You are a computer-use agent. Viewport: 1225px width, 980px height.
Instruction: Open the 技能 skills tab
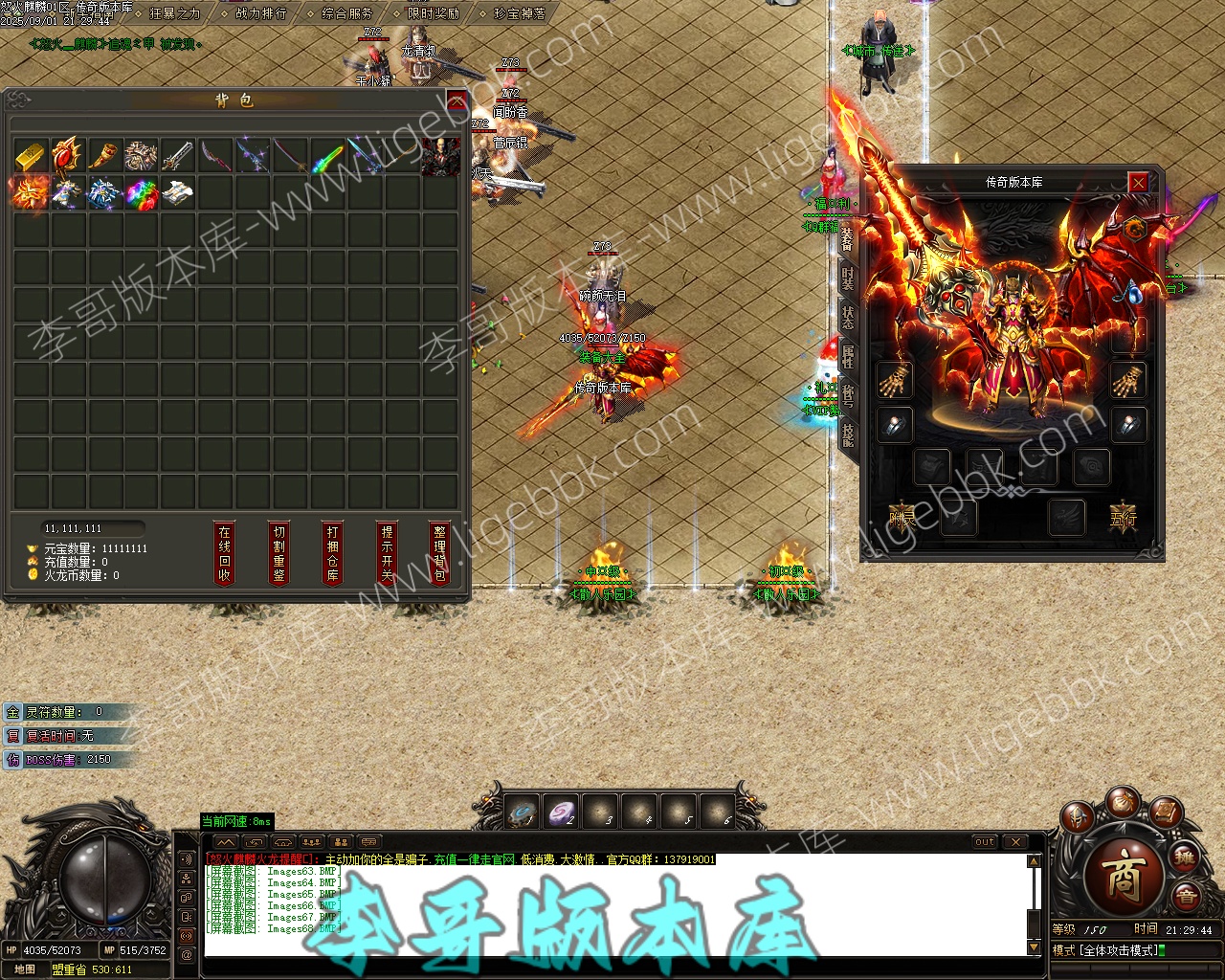[x=848, y=435]
